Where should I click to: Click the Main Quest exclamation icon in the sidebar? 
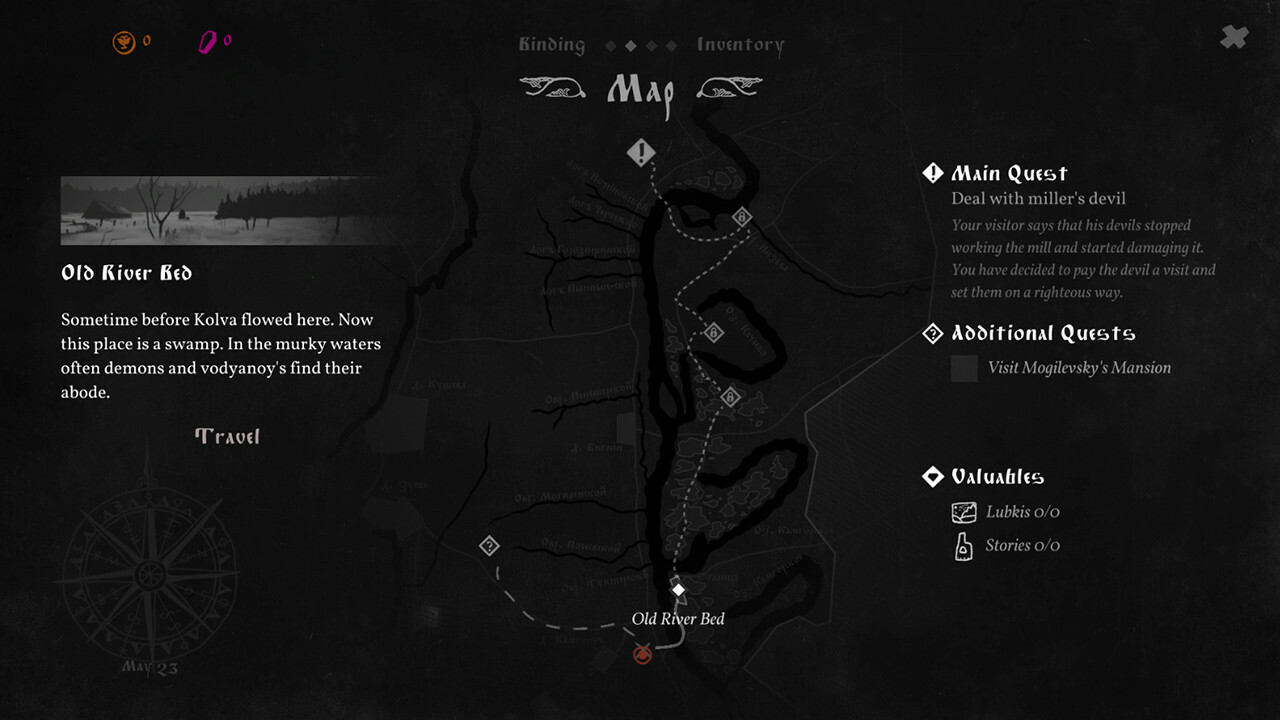(x=932, y=172)
